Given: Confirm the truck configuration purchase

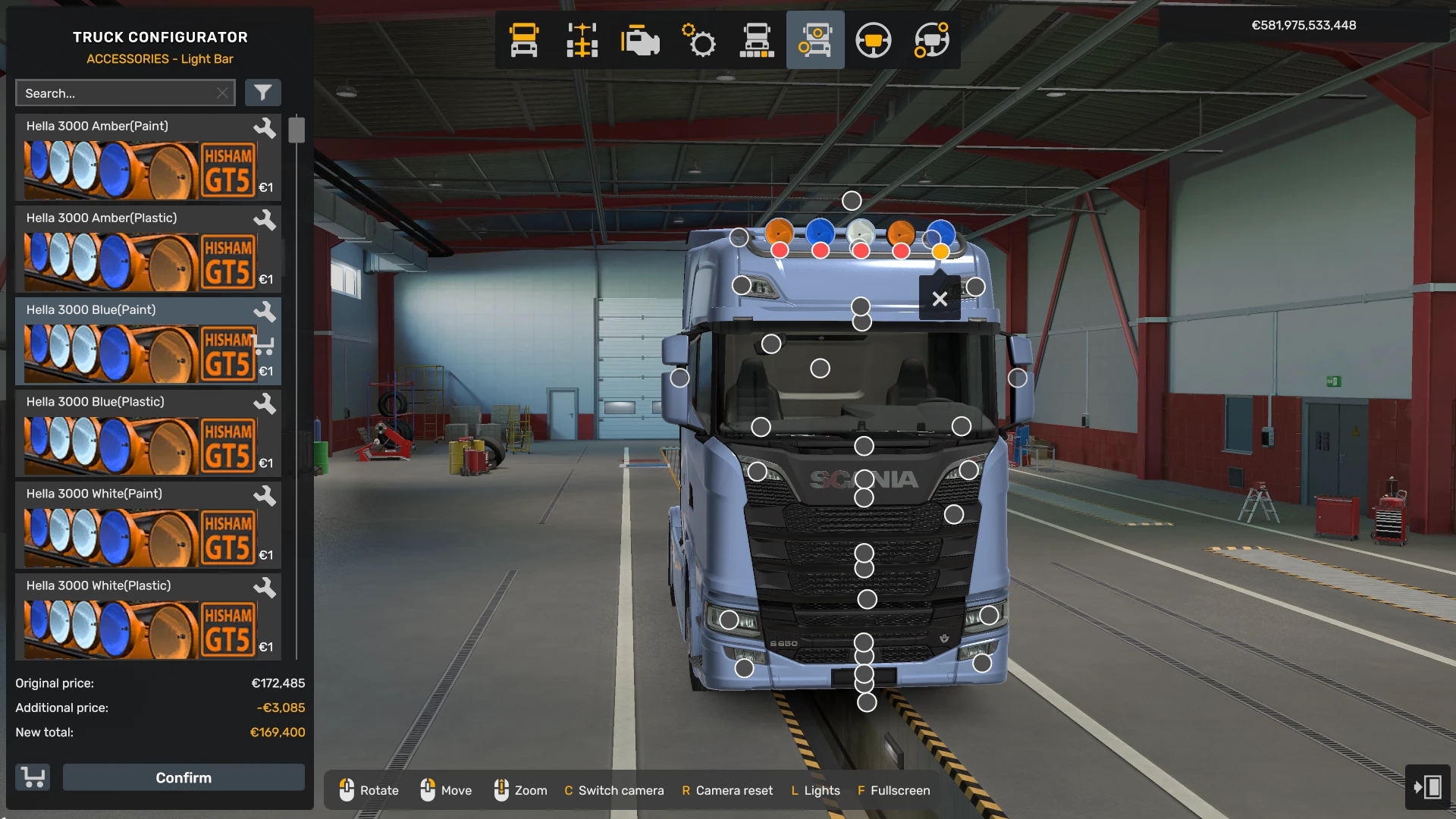Looking at the screenshot, I should click(184, 777).
